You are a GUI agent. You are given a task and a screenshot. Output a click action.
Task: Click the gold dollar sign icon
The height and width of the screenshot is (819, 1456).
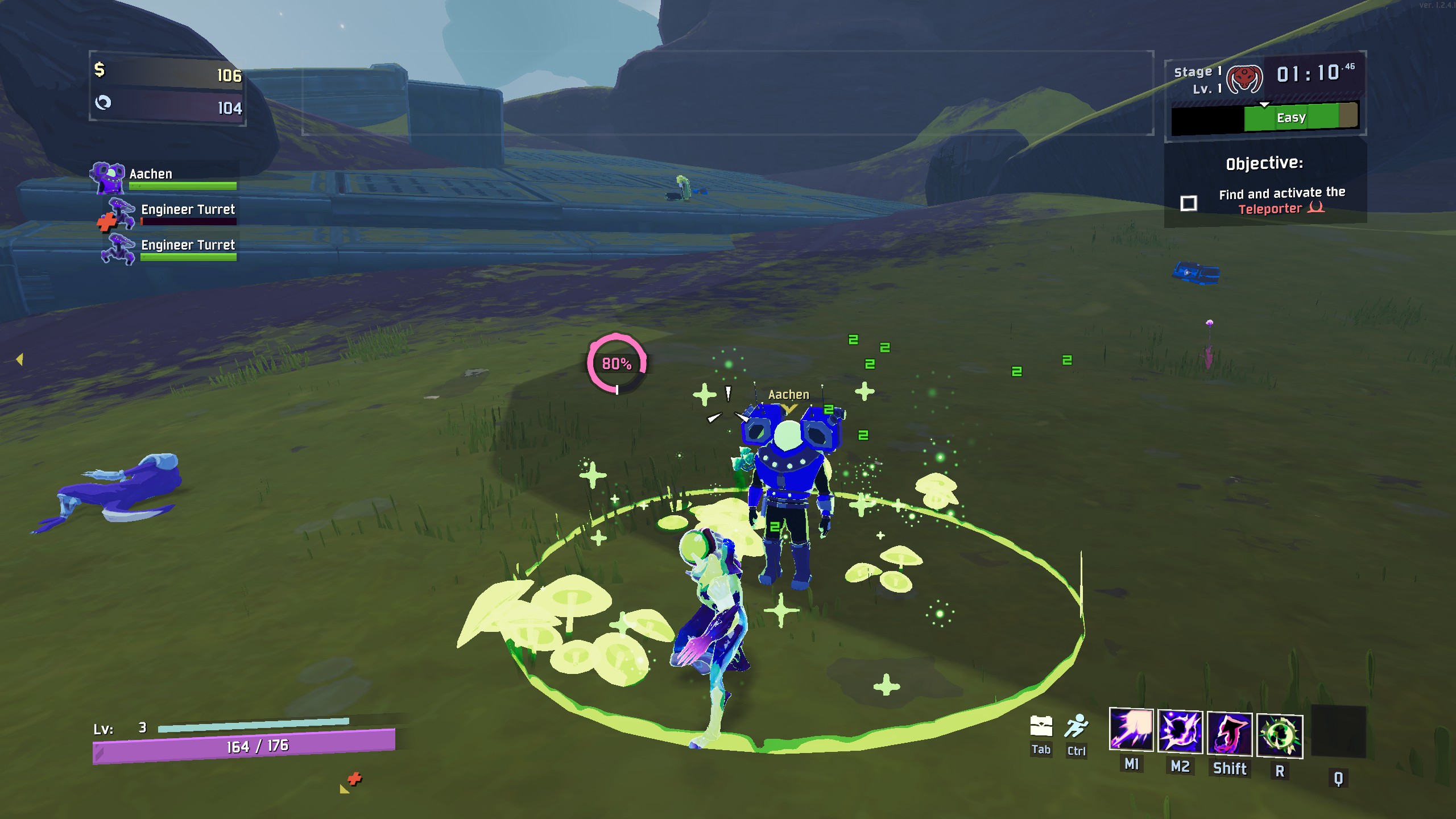click(100, 70)
